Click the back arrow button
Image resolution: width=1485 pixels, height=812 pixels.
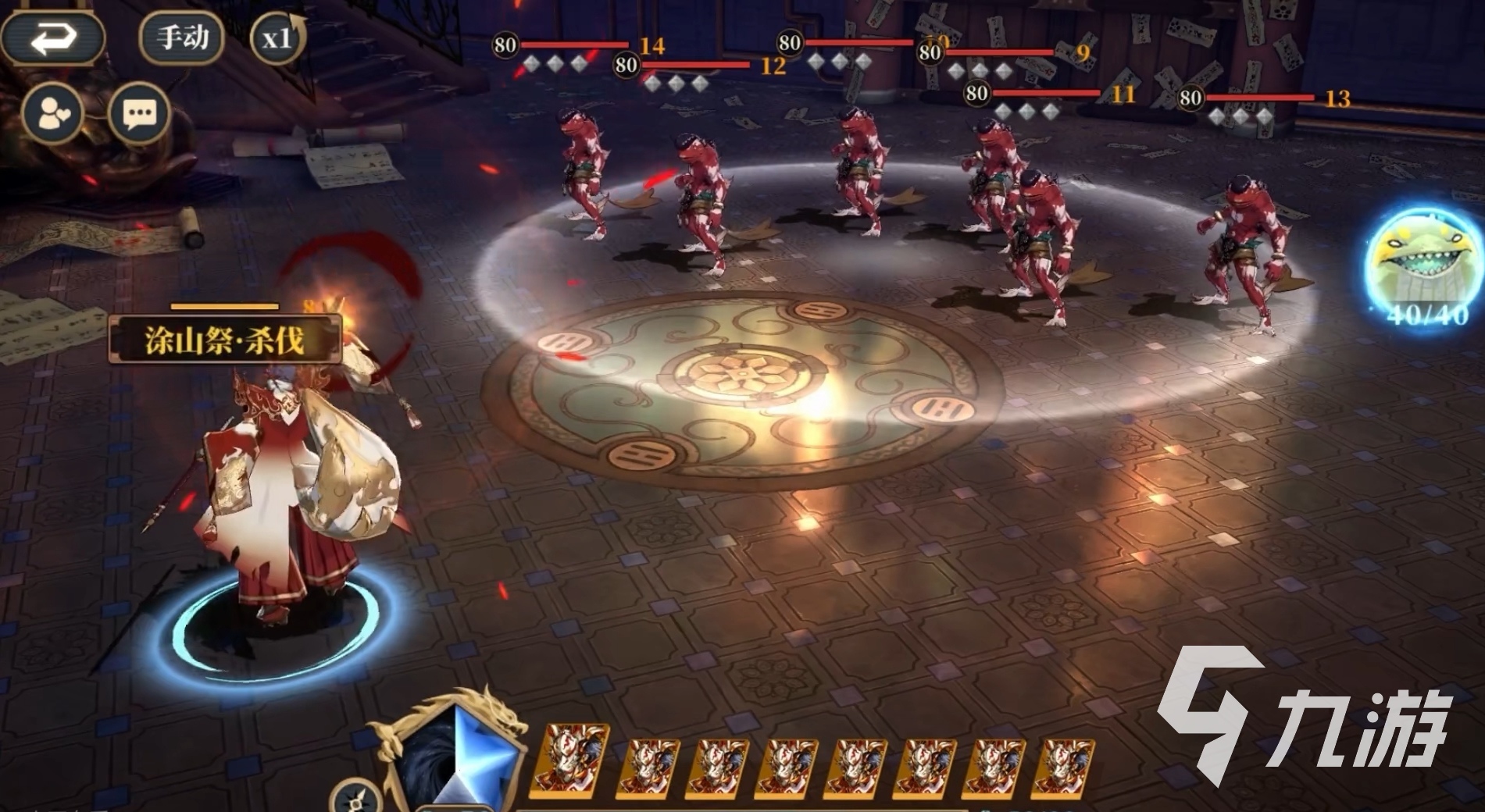[52, 37]
